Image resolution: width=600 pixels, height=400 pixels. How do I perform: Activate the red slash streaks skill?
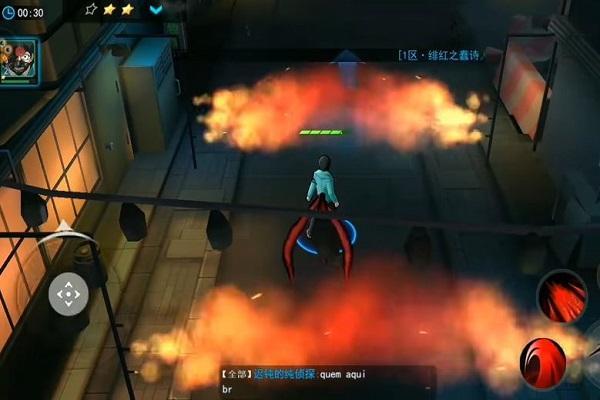pyautogui.click(x=561, y=294)
